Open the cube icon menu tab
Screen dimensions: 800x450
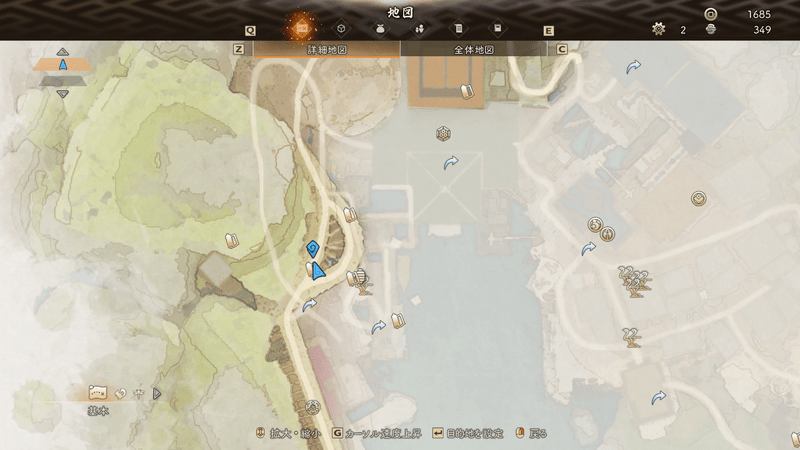pos(340,29)
